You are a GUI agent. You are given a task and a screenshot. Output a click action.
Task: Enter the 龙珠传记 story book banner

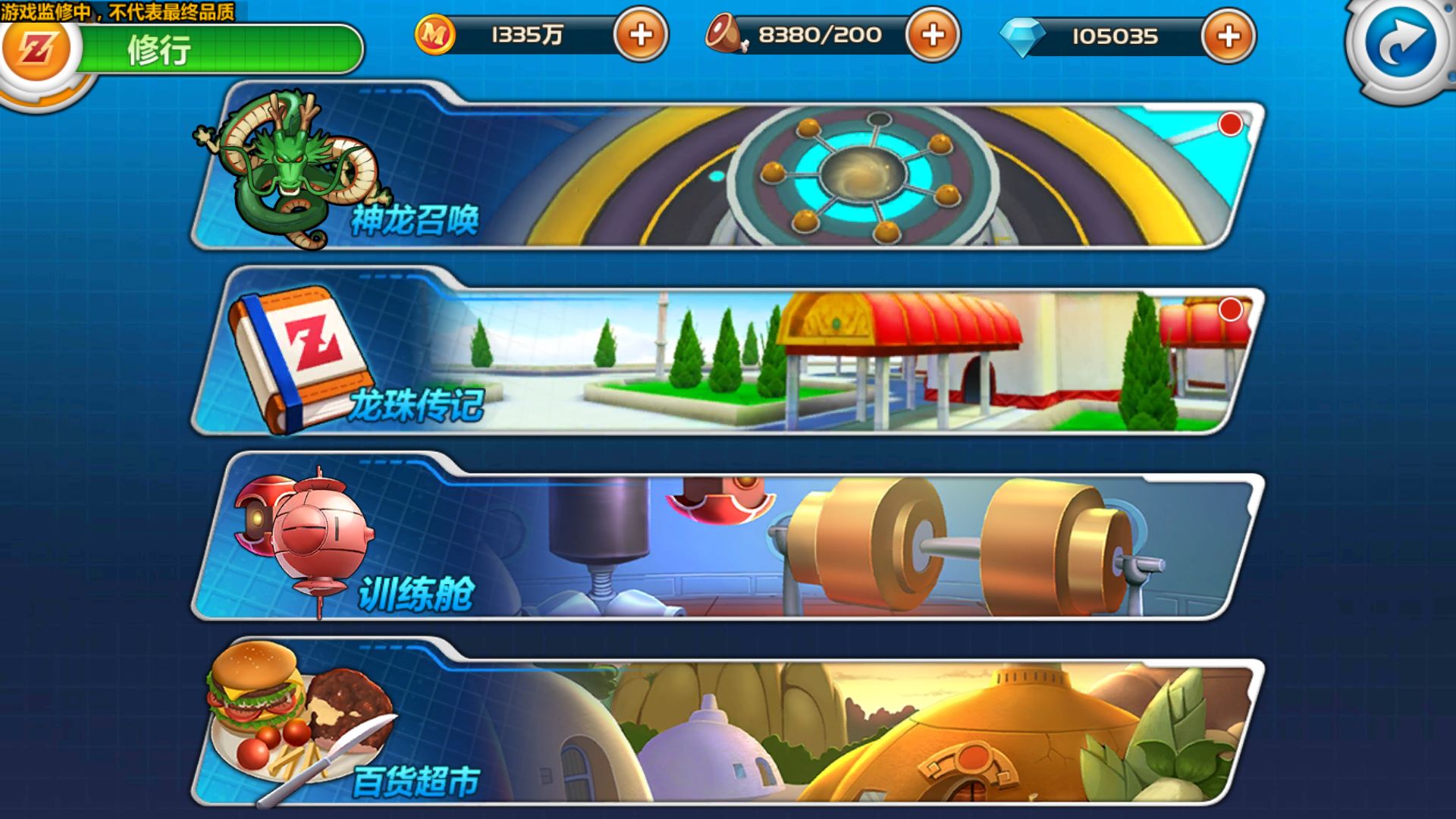(x=728, y=358)
